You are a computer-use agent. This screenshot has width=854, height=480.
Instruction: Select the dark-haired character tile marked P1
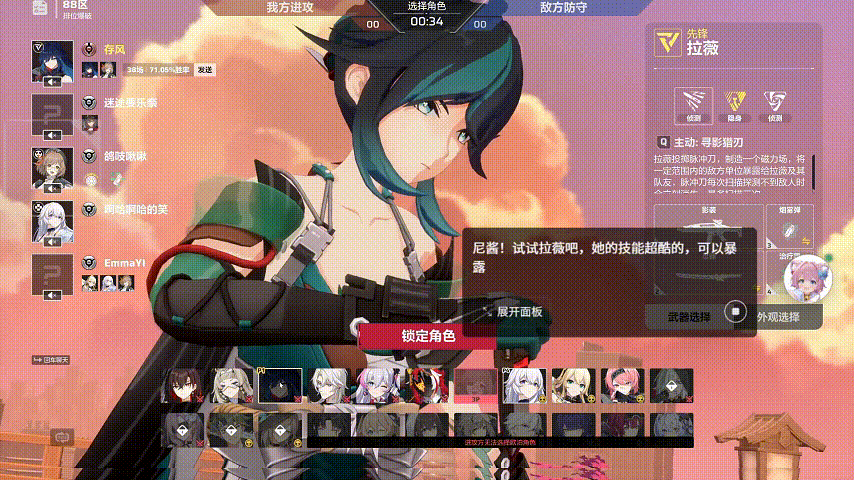[281, 385]
